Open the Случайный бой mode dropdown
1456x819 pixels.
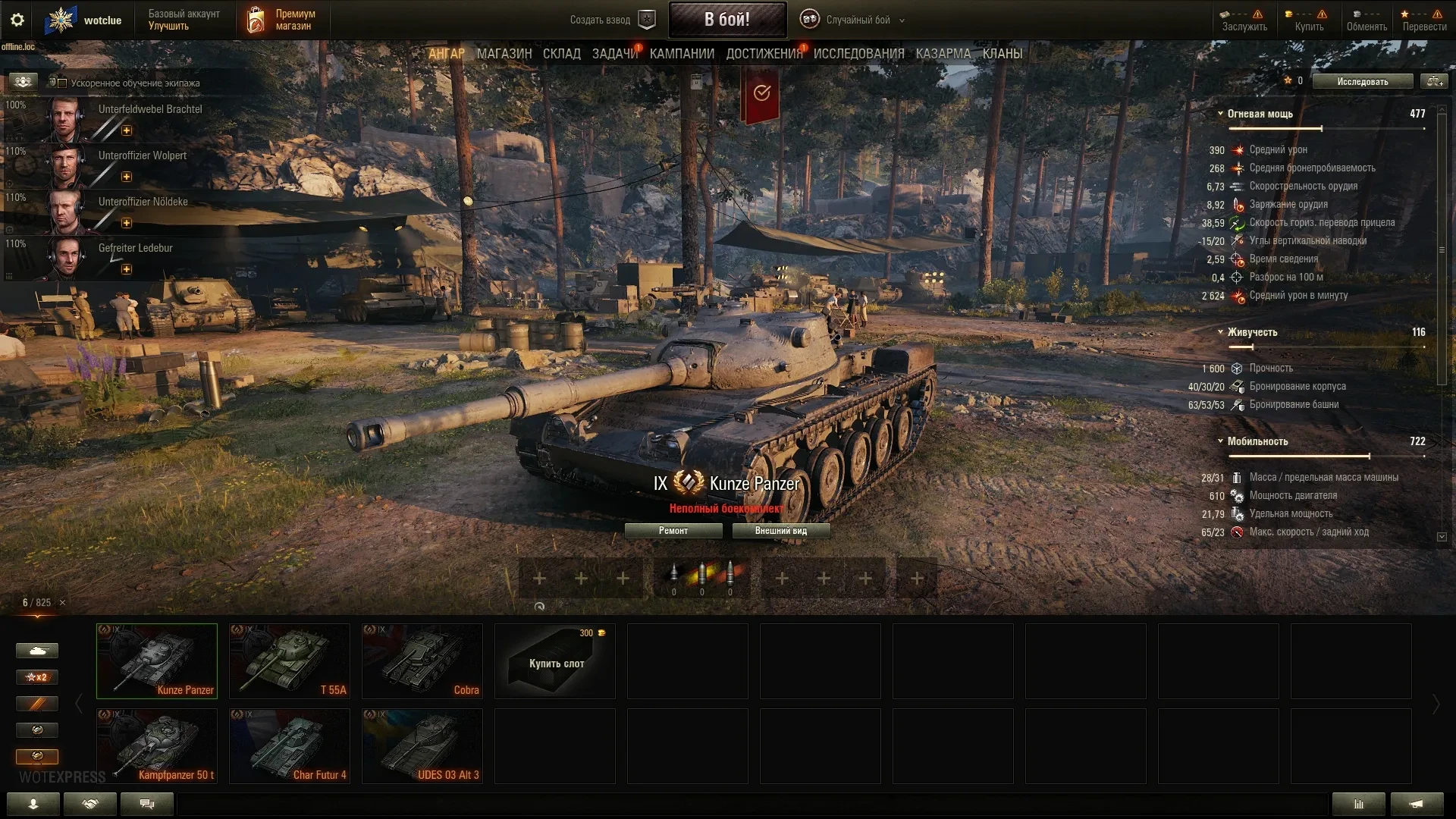[x=857, y=20]
